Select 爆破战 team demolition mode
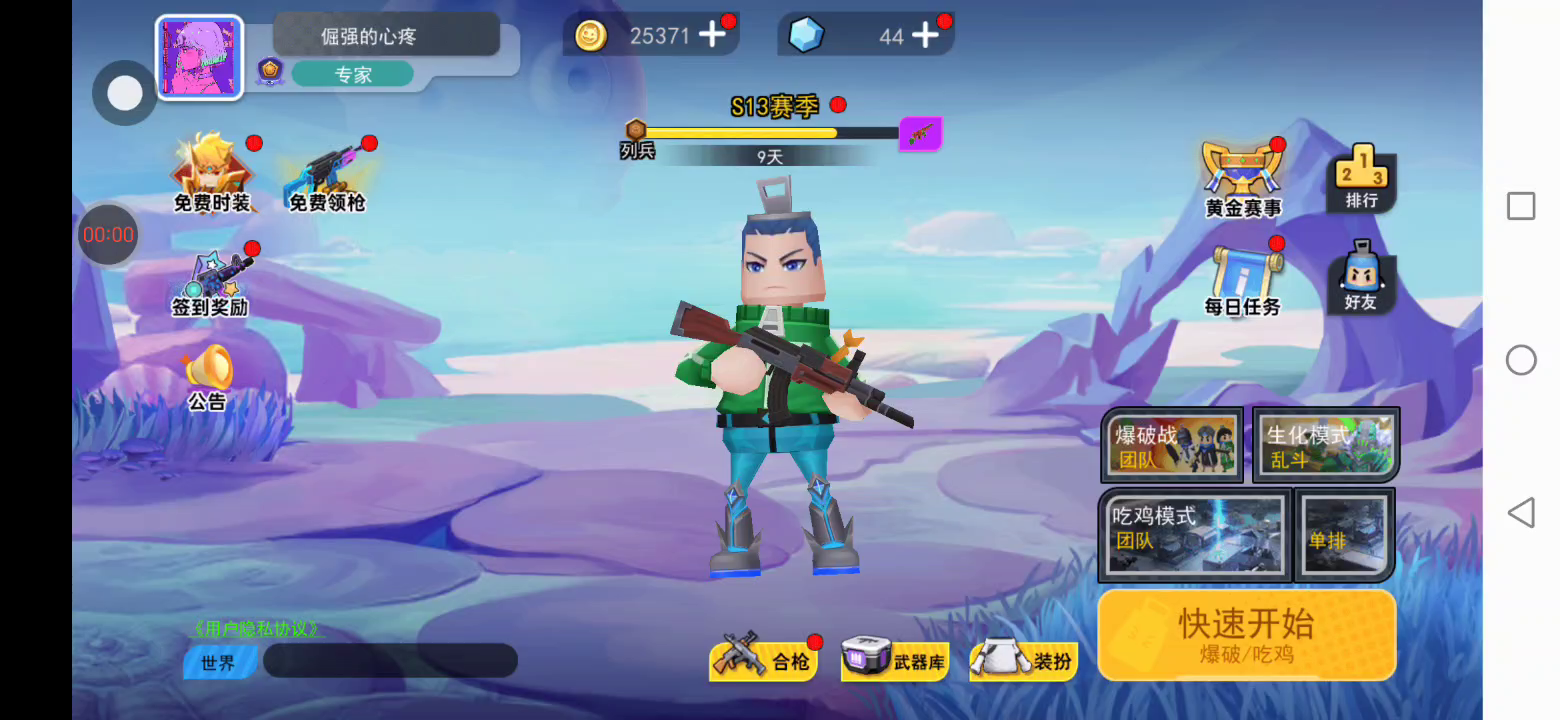 click(1172, 444)
